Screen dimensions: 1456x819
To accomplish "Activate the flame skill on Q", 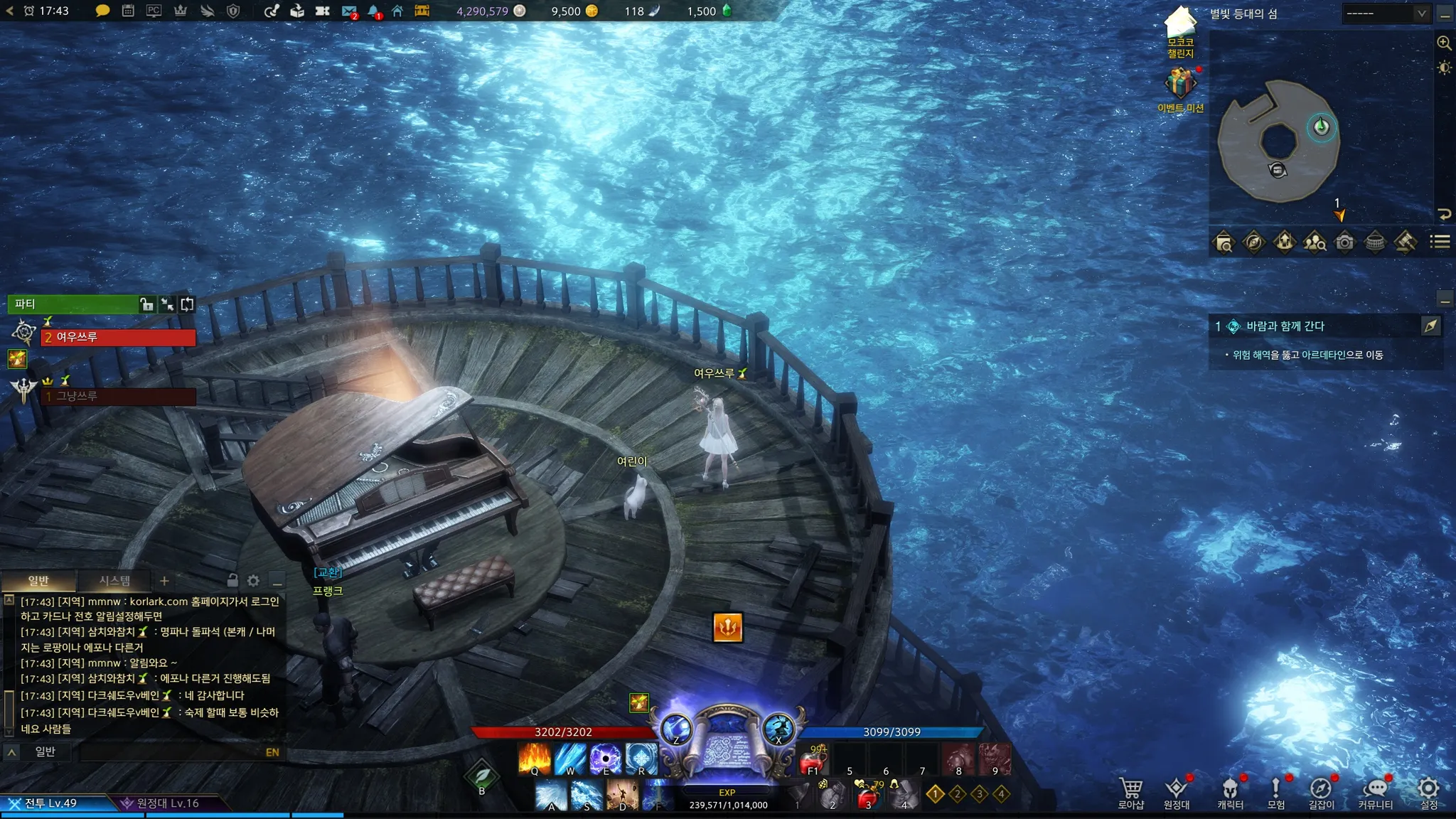I will pyautogui.click(x=535, y=759).
